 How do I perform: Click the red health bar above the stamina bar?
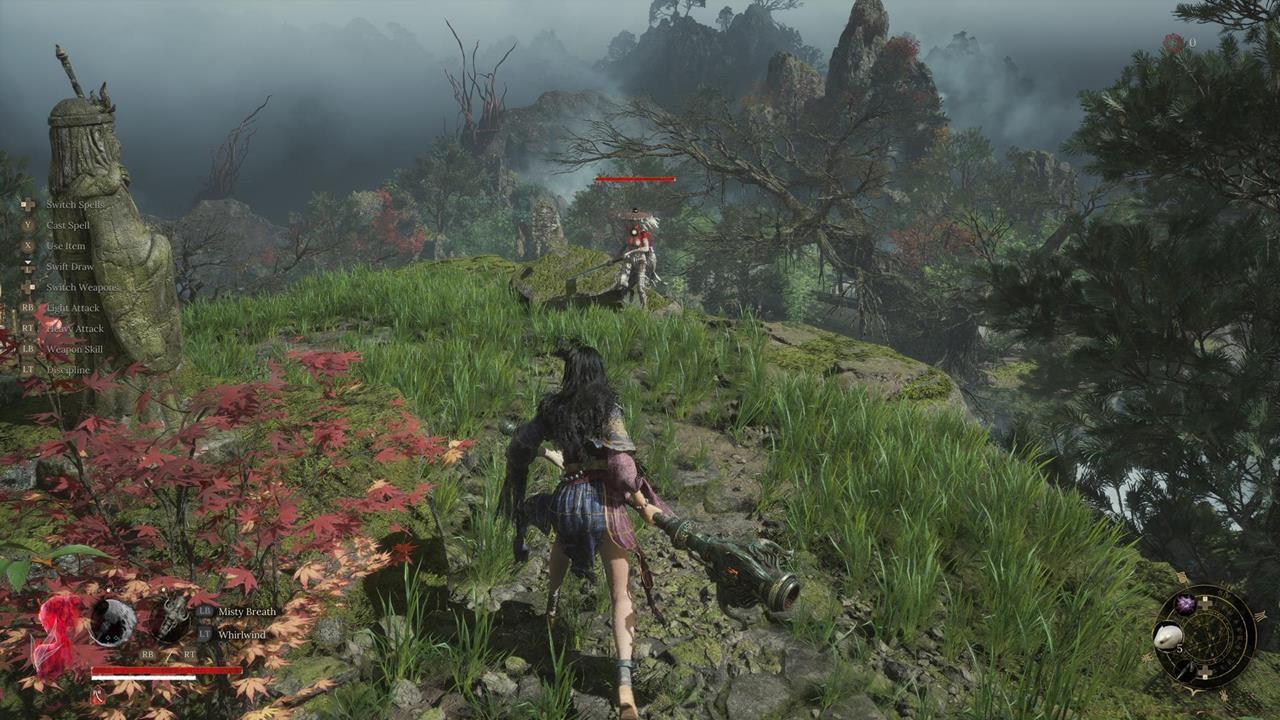pyautogui.click(x=166, y=669)
